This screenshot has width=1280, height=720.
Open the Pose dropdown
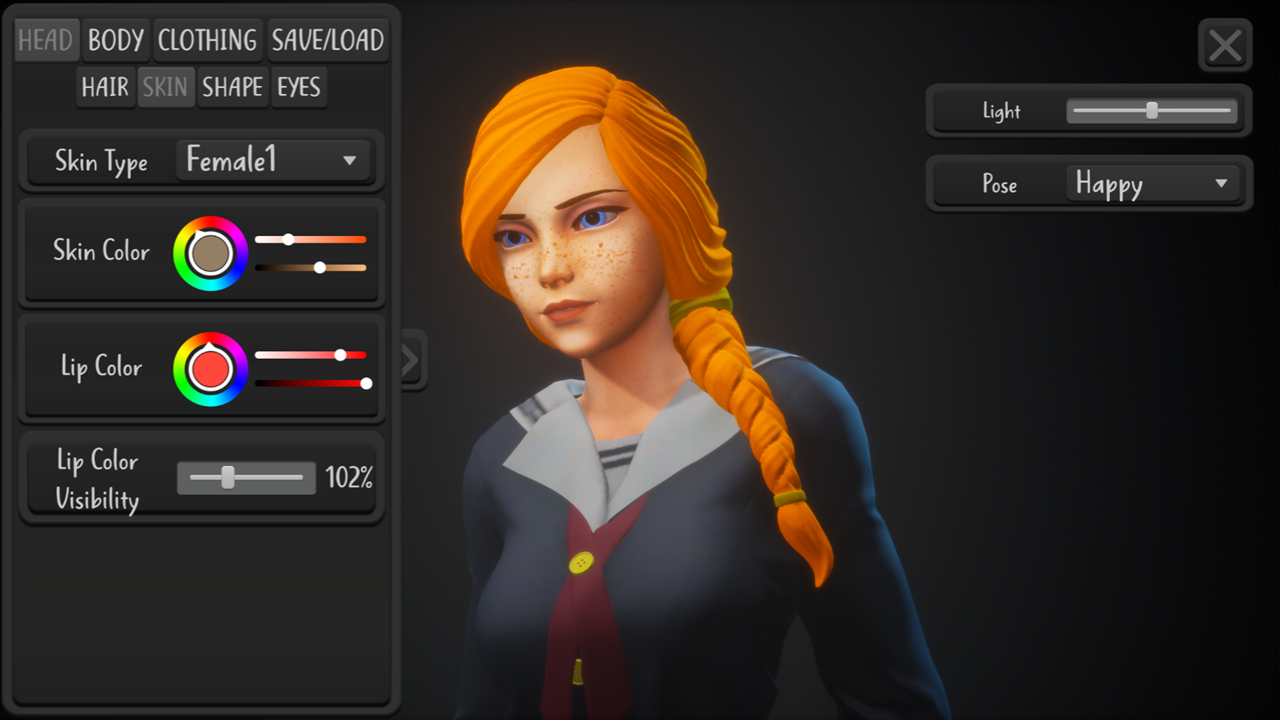point(1152,184)
